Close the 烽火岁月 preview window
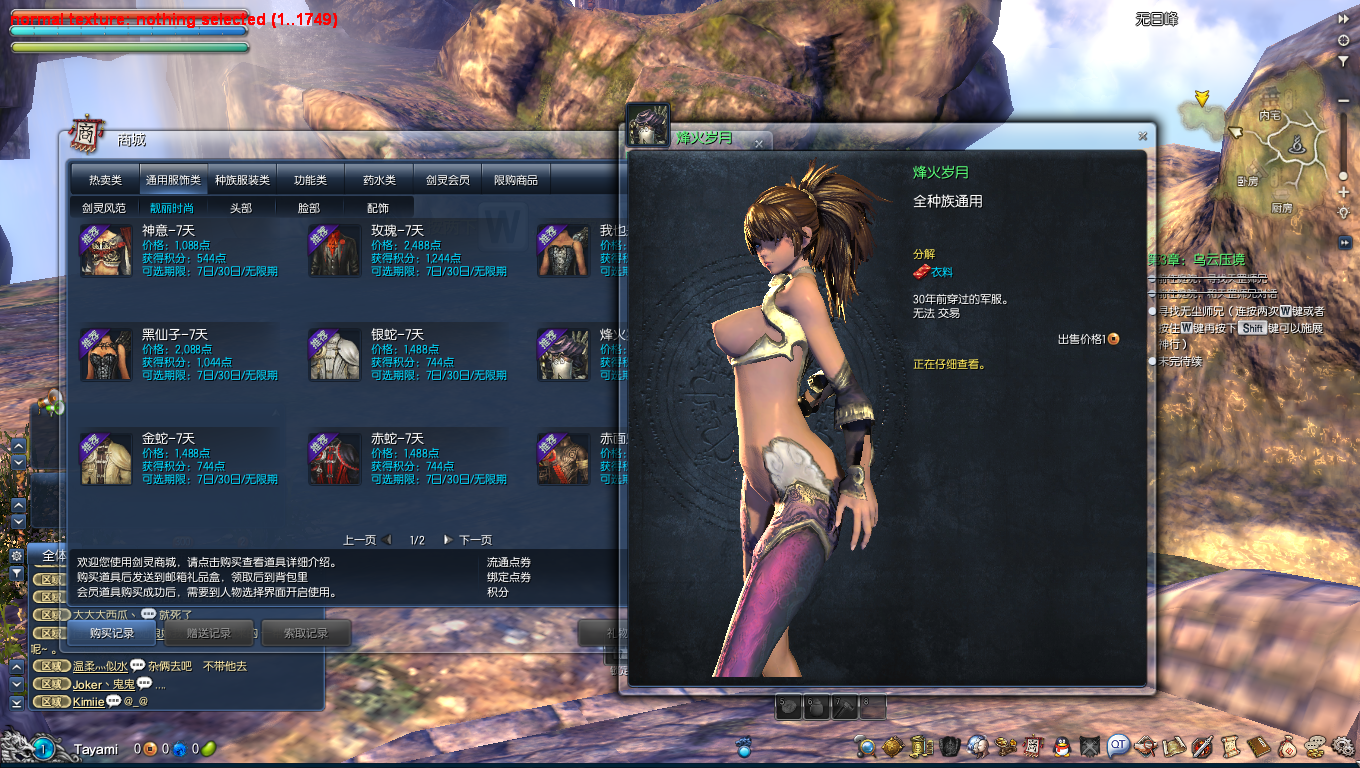 tap(1142, 136)
